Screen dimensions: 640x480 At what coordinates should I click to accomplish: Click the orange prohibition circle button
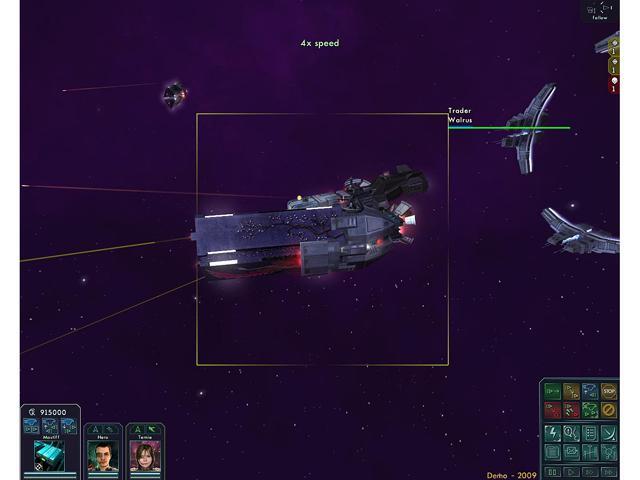tap(609, 410)
